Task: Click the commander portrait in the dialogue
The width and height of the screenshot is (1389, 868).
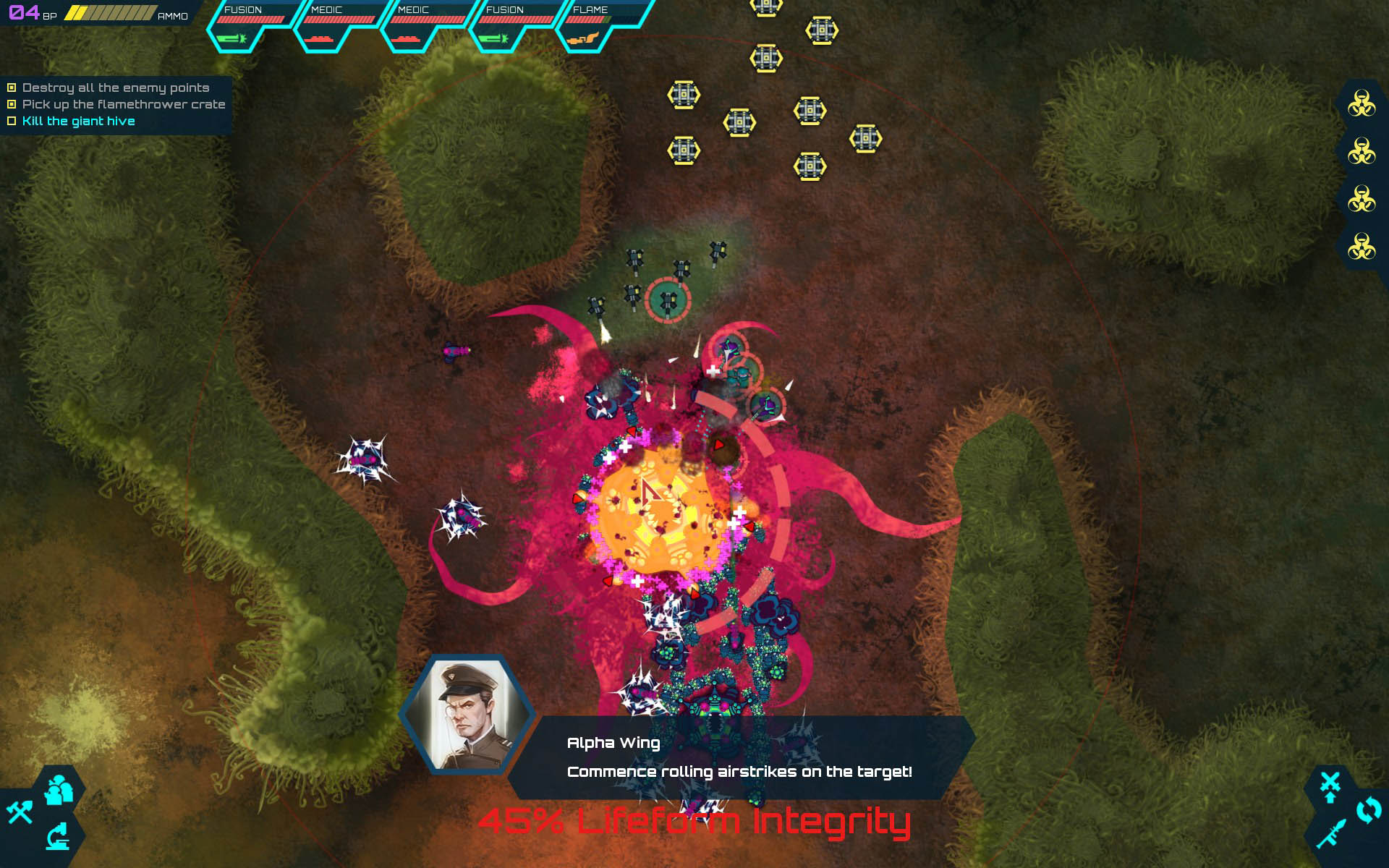Action: [467, 713]
